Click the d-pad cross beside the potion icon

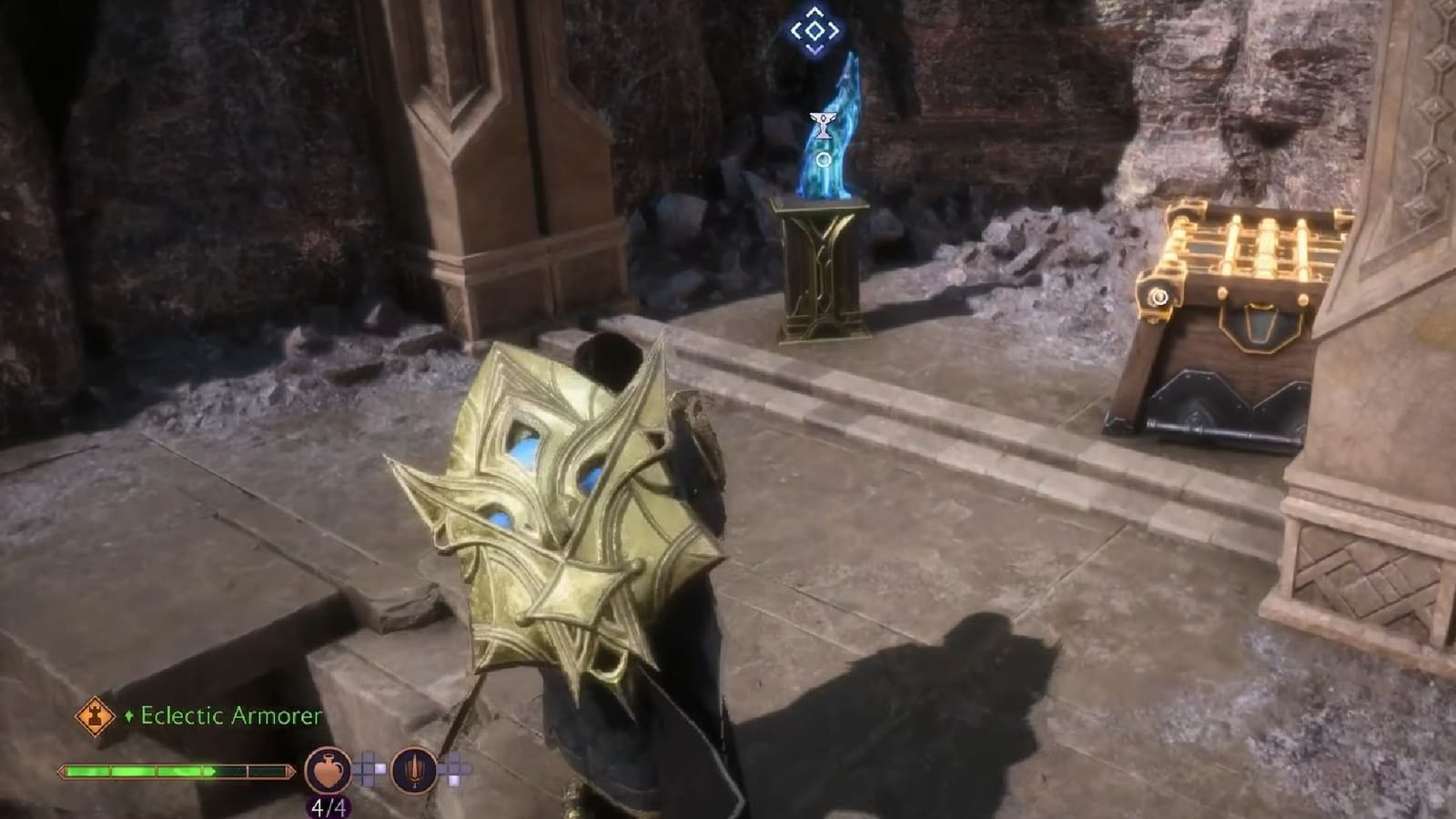pos(368,769)
